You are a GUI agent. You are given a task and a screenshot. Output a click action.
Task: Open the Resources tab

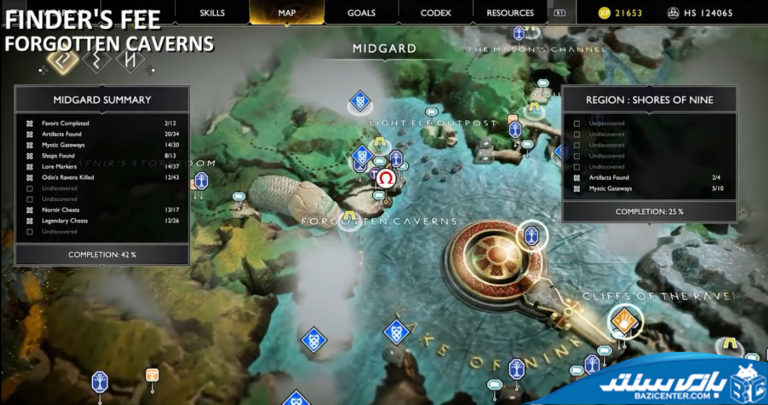coord(510,13)
